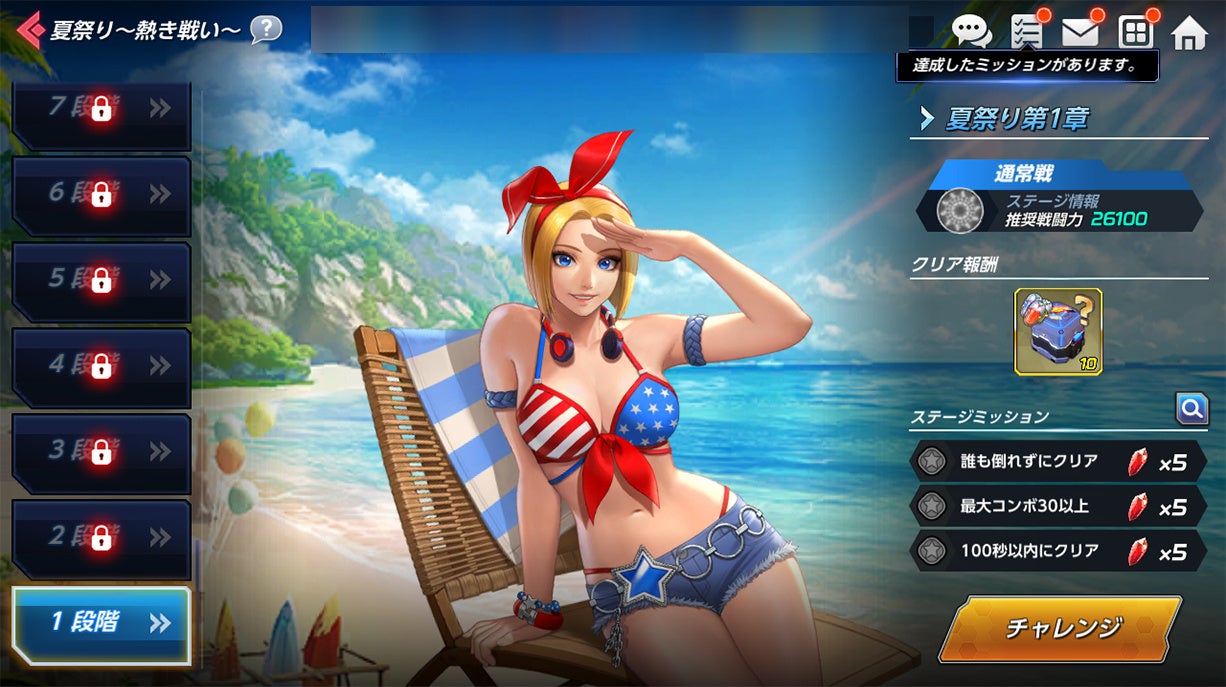Open the grid menu icon
Viewport: 1226px width, 687px height.
click(x=1136, y=32)
